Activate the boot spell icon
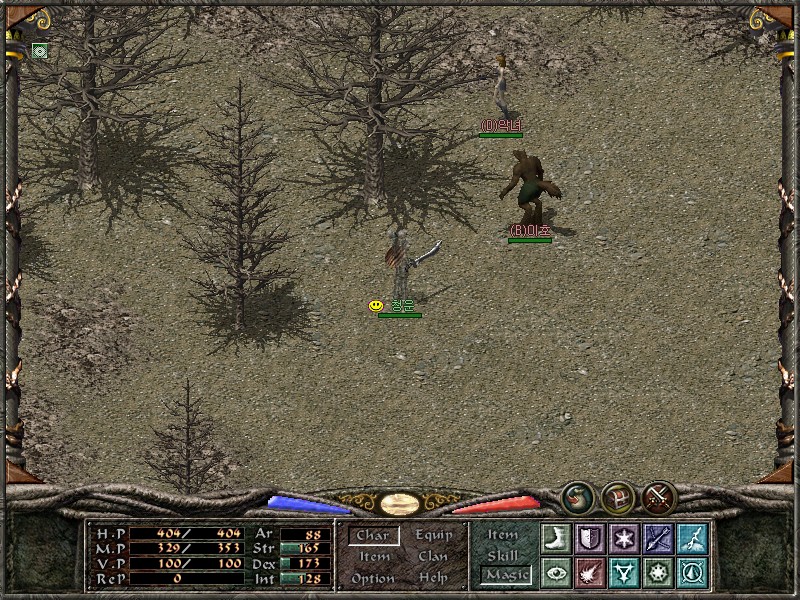This screenshot has width=800, height=600. [556, 538]
